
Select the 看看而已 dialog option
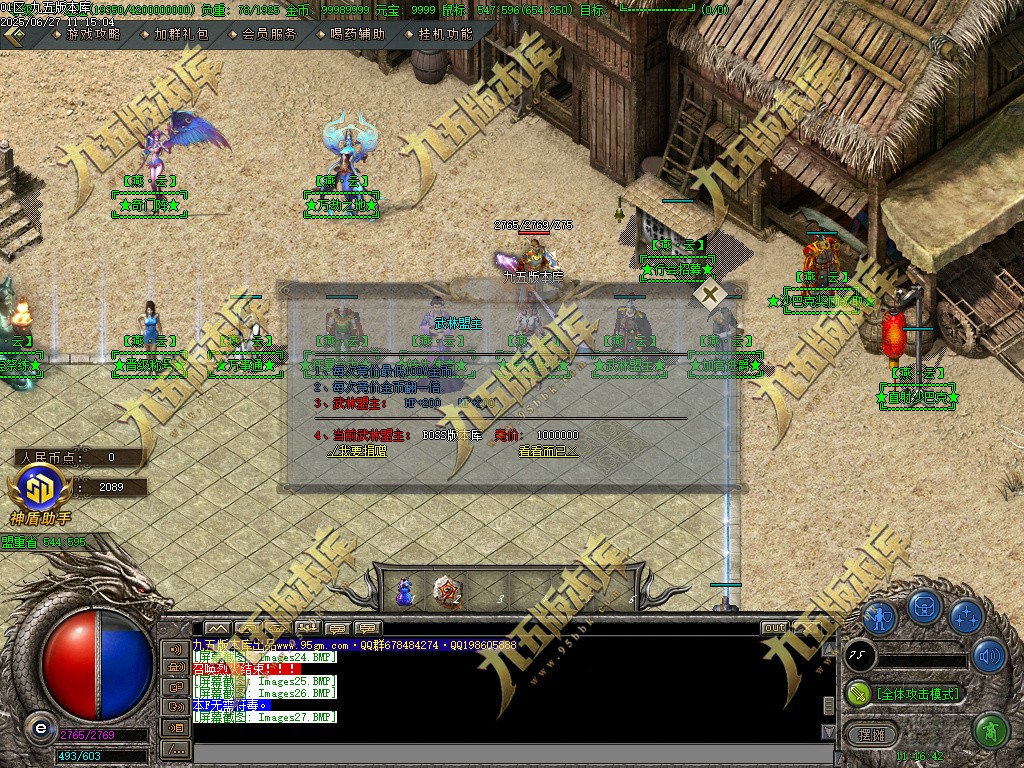point(548,451)
